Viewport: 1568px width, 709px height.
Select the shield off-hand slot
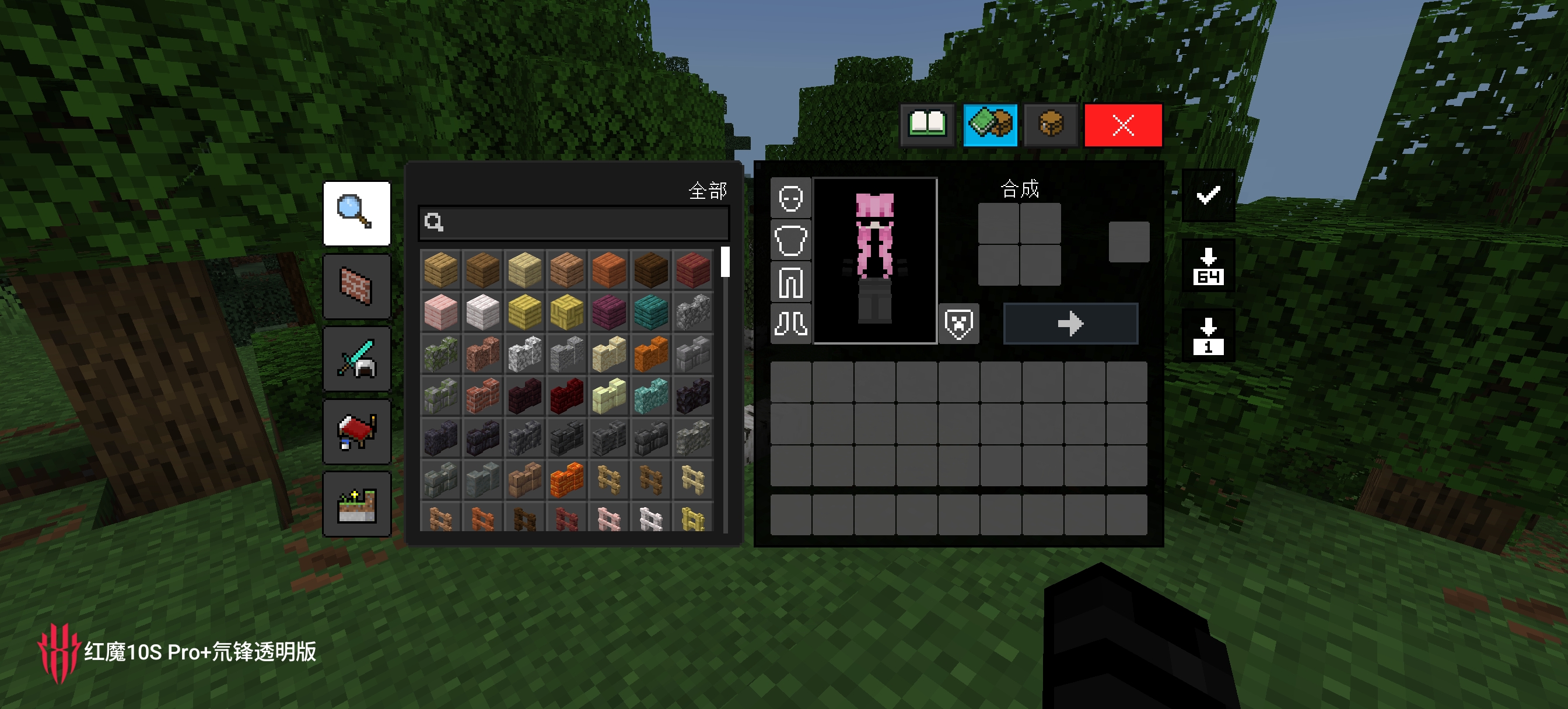958,324
